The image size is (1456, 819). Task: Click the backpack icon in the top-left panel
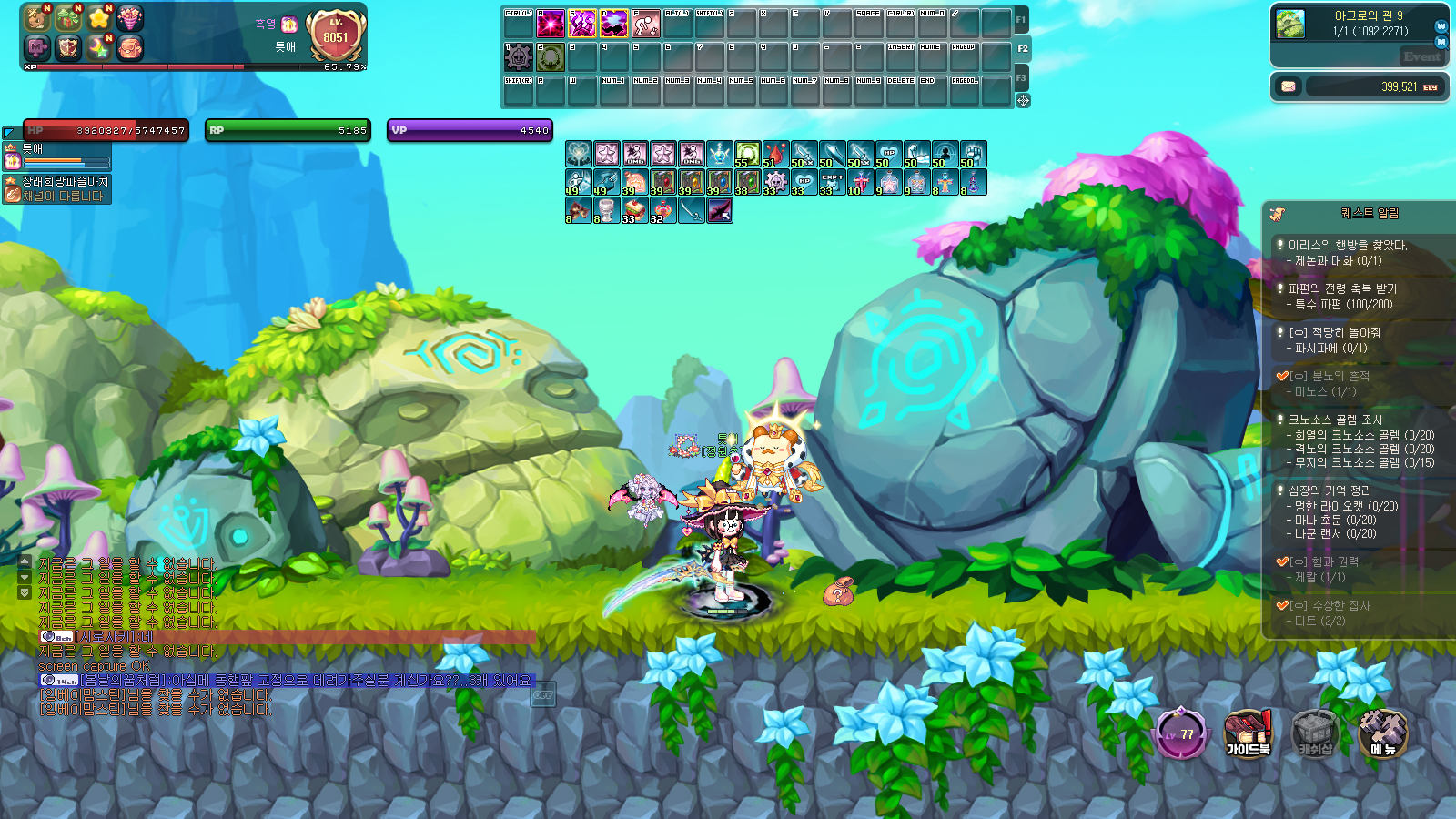130,47
